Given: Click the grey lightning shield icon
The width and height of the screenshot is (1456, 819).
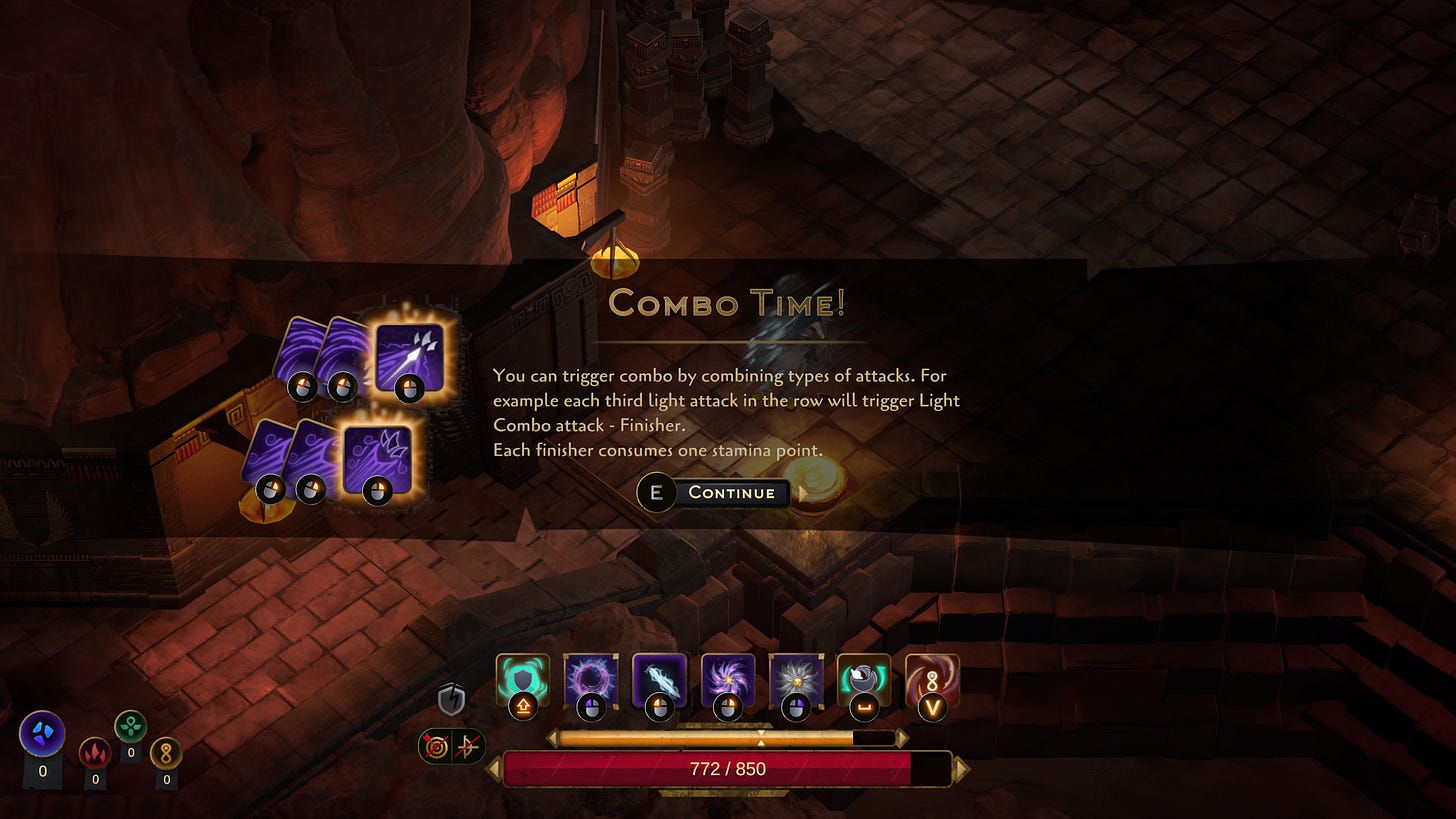Looking at the screenshot, I should (451, 700).
